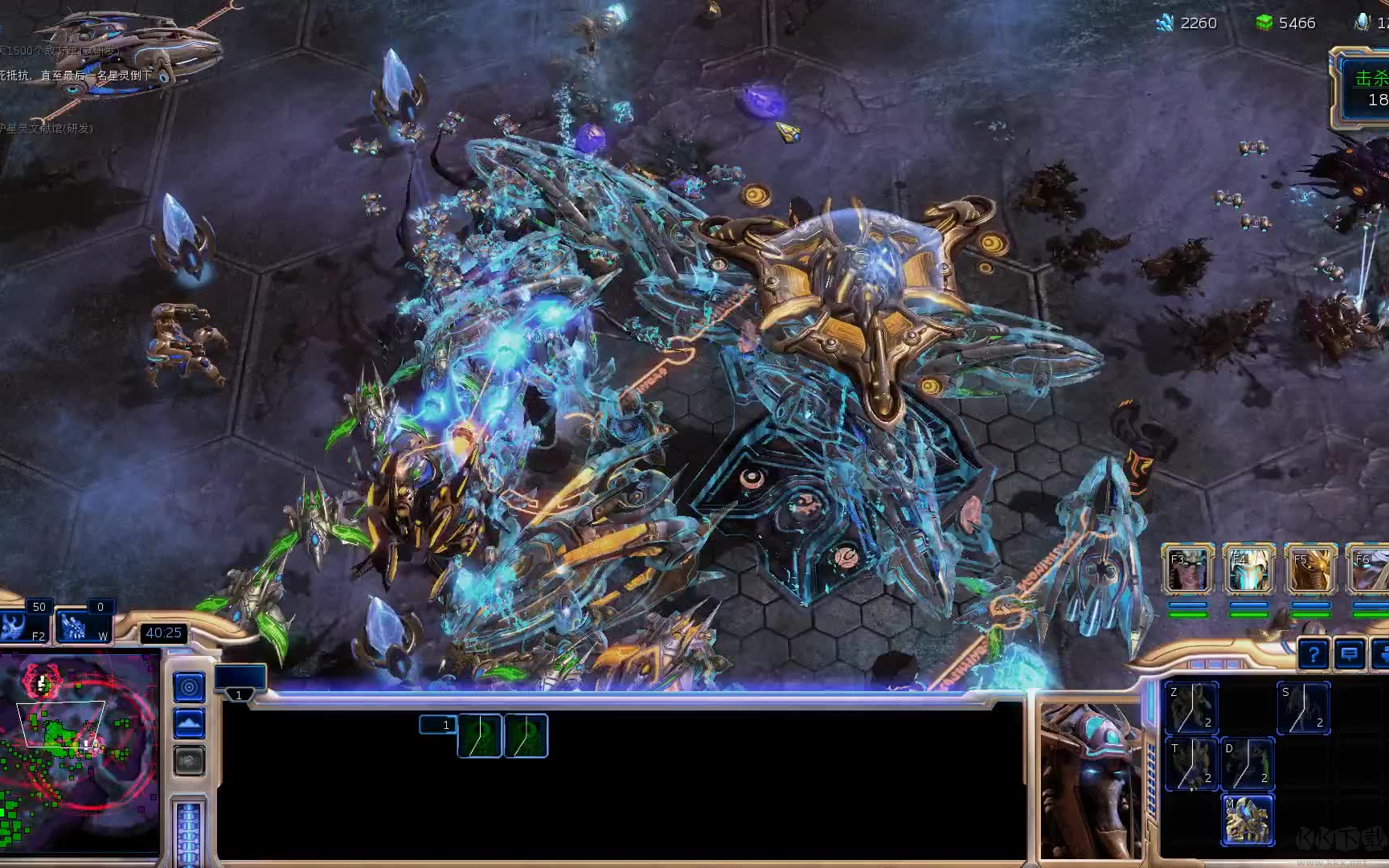The image size is (1389, 868).
Task: Click the minimap
Action: pyautogui.click(x=80, y=751)
